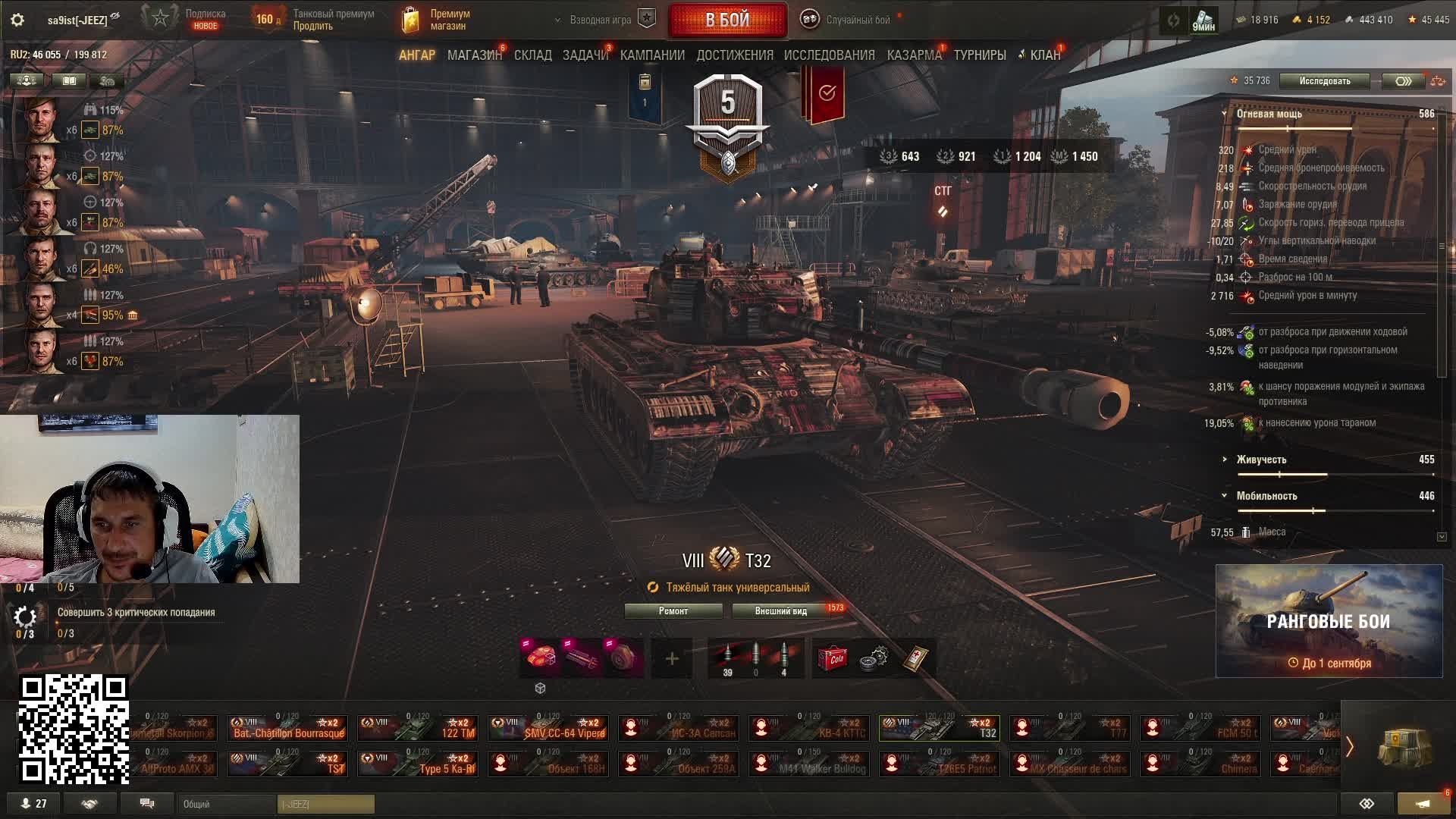
Task: Start battle with the red В БОЙ button
Action: (727, 20)
